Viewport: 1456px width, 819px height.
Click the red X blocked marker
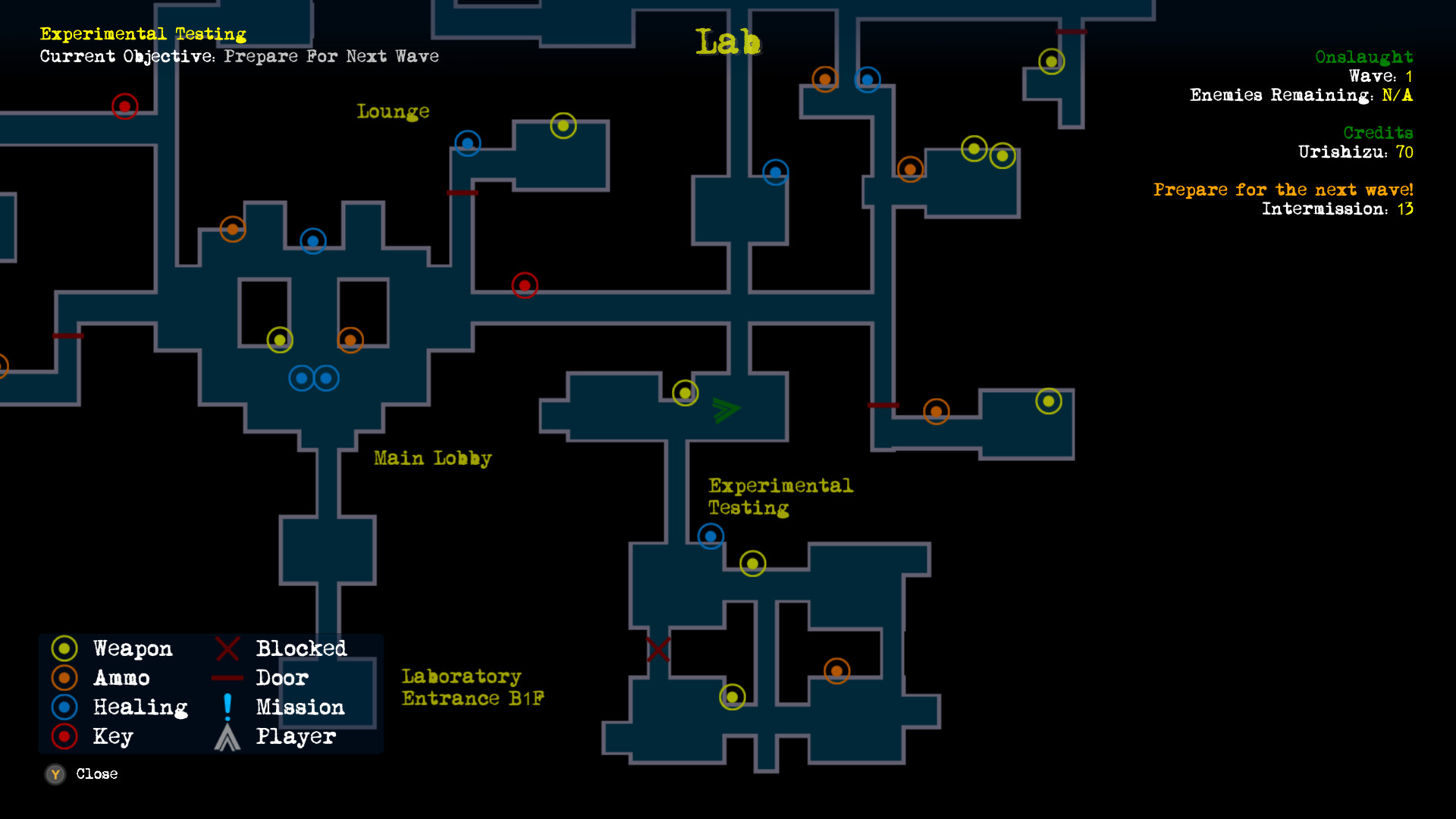tap(657, 650)
